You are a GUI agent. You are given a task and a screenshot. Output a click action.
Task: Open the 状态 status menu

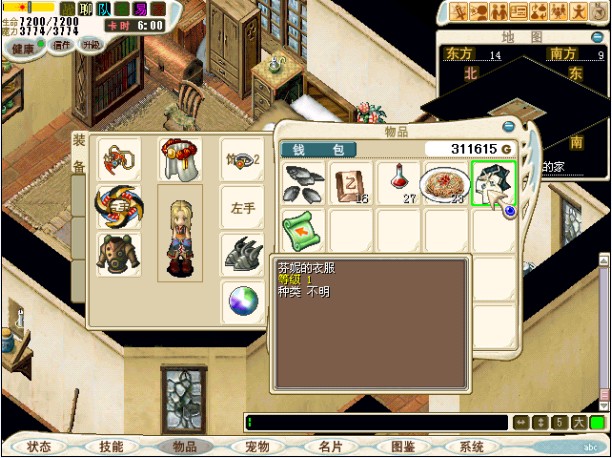coord(40,447)
